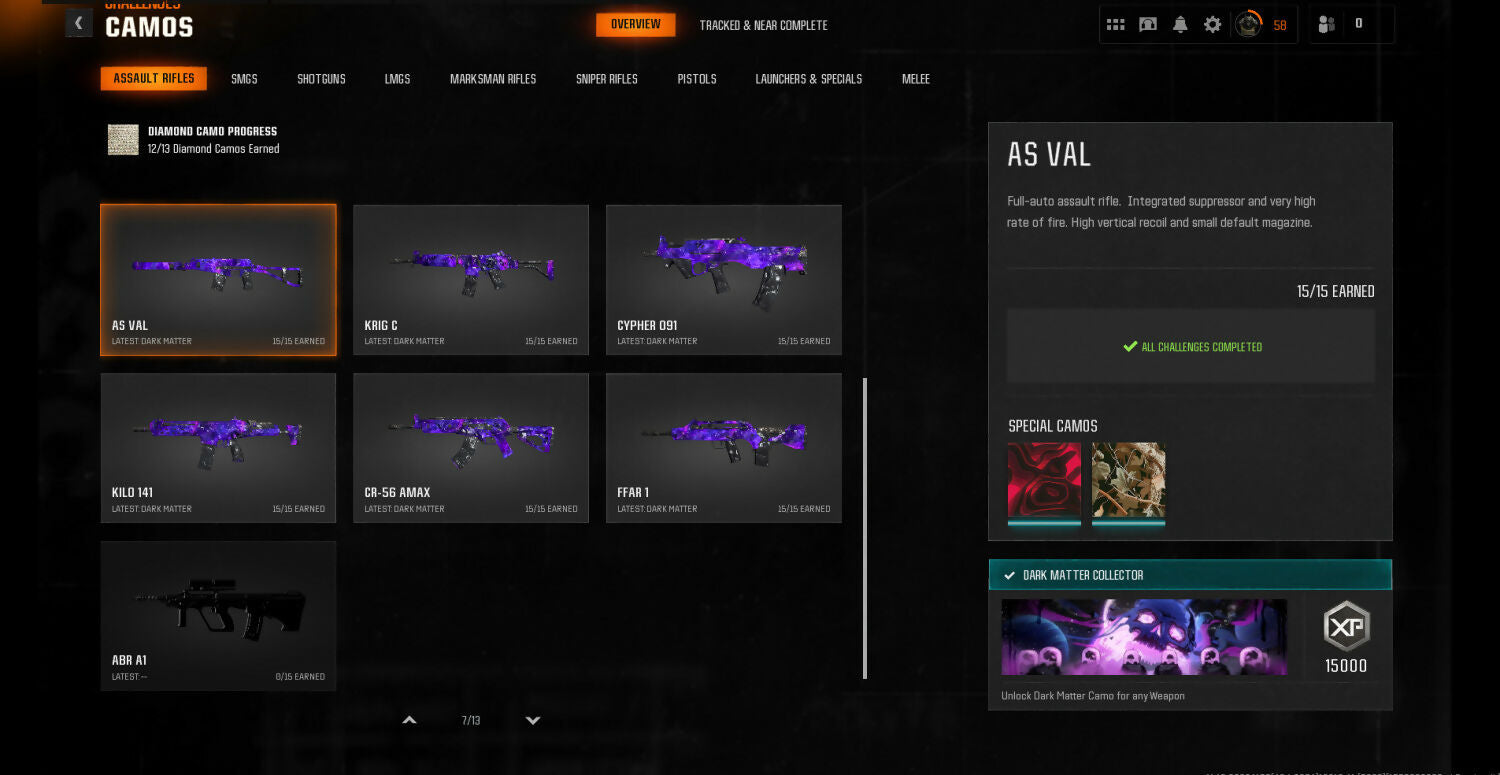This screenshot has height=775, width=1500.
Task: Show the LMGs camo category
Action: (397, 79)
